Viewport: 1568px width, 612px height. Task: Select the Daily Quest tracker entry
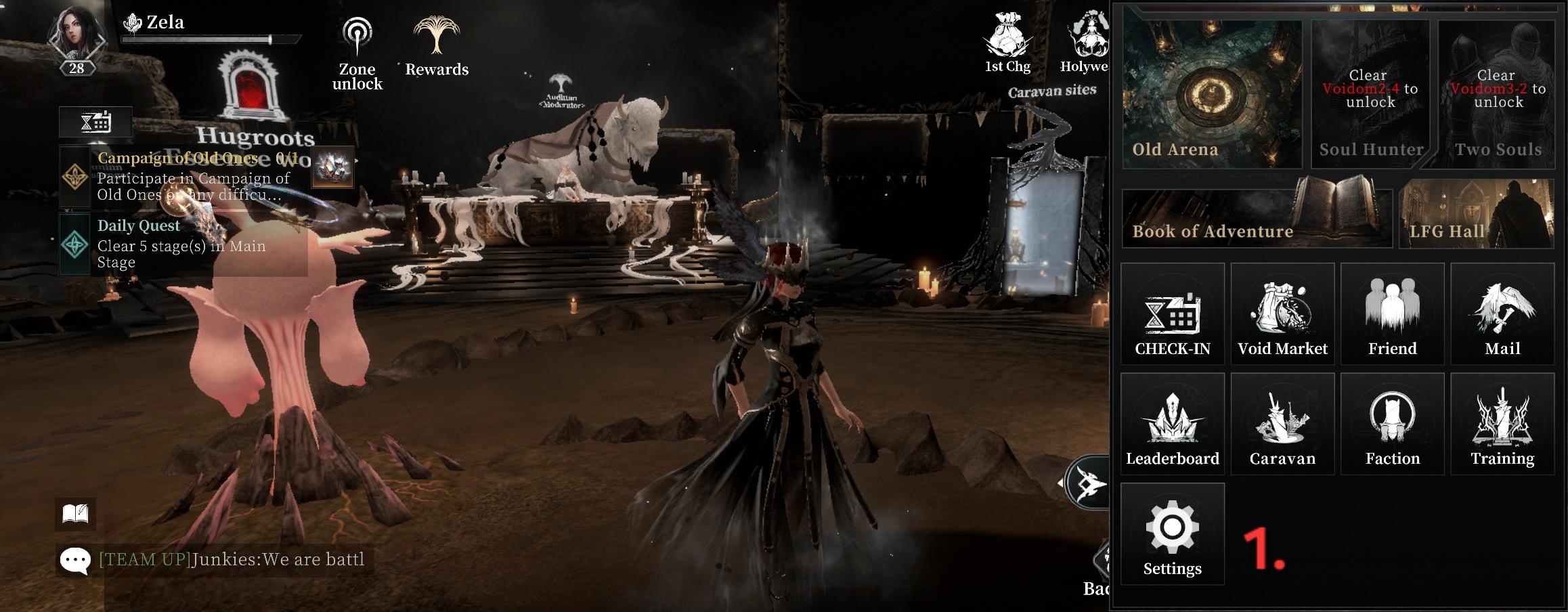point(183,244)
